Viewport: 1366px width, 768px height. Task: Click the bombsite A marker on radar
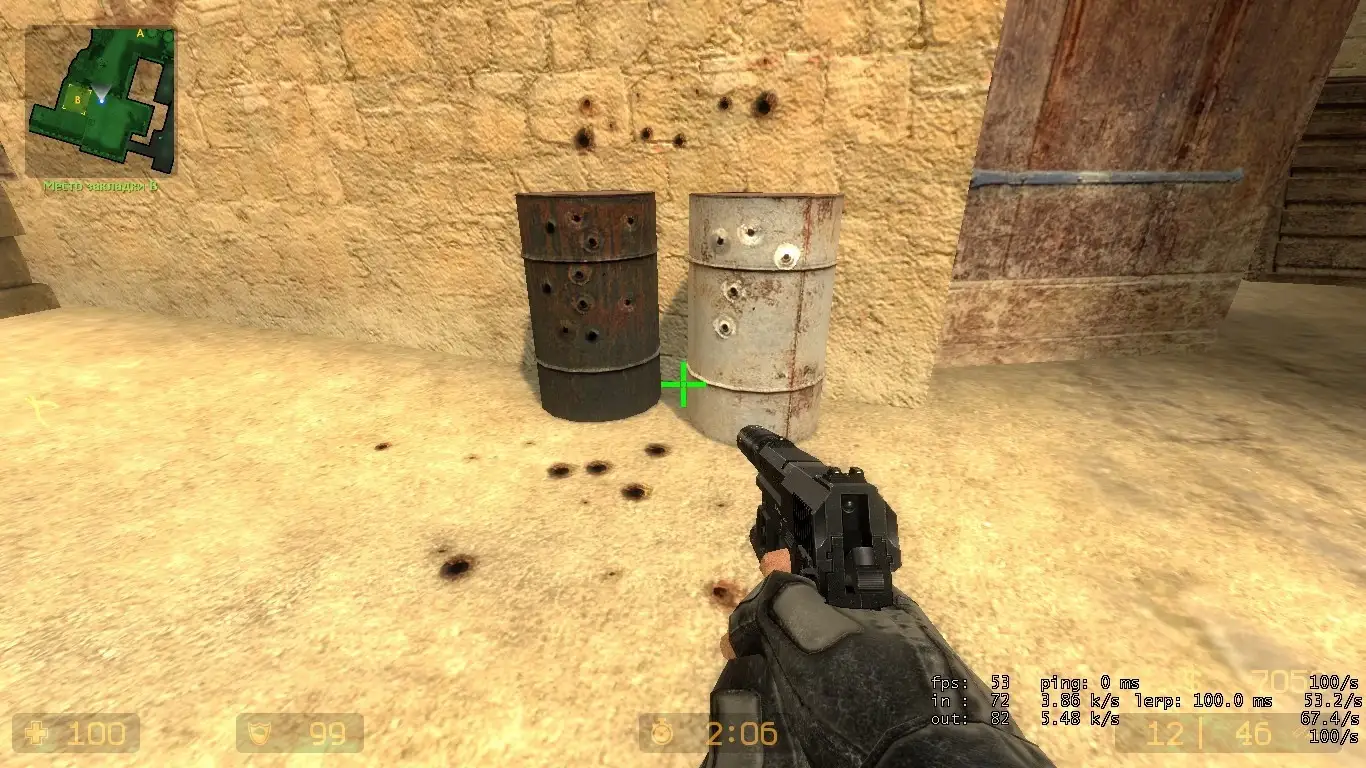[140, 33]
